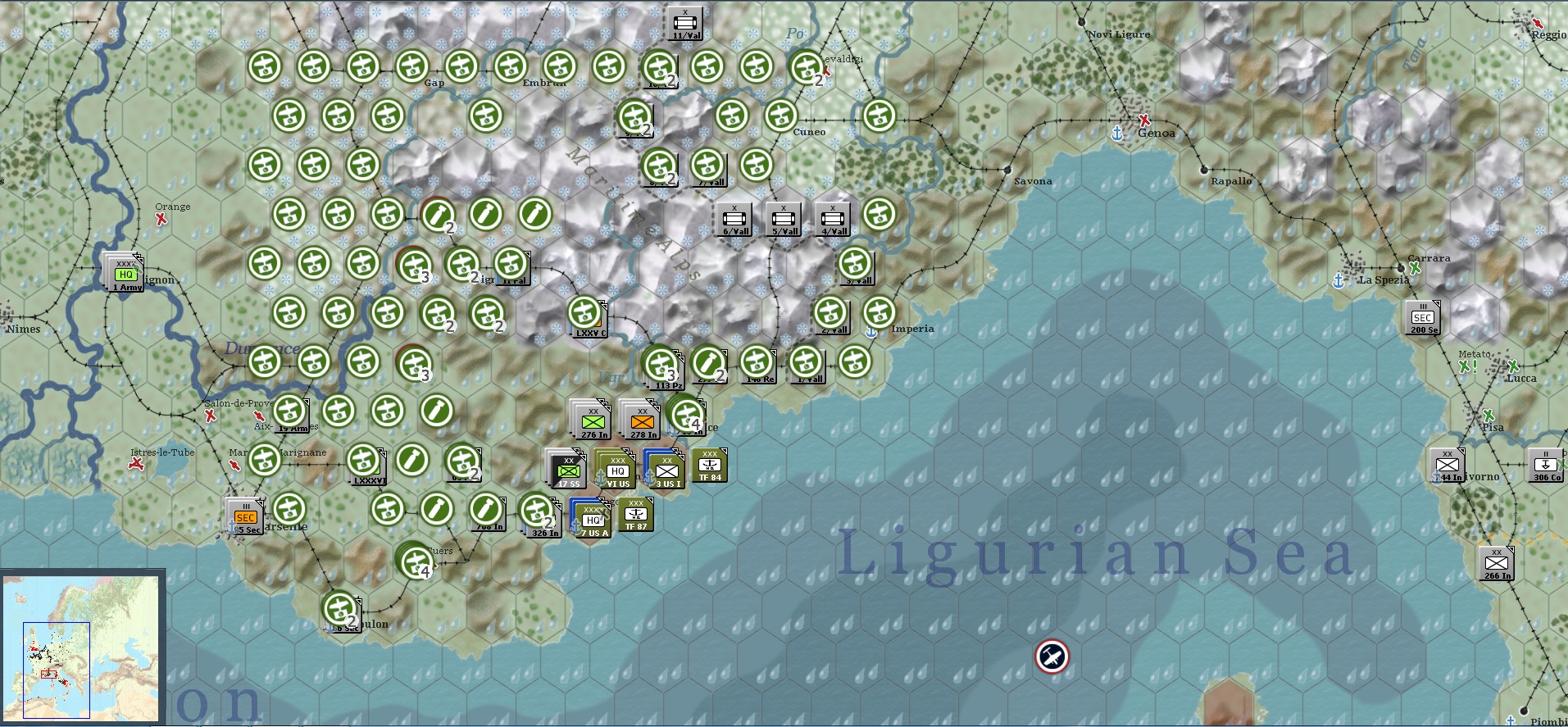
Task: Select the 276 In infantry division counter
Action: [592, 420]
